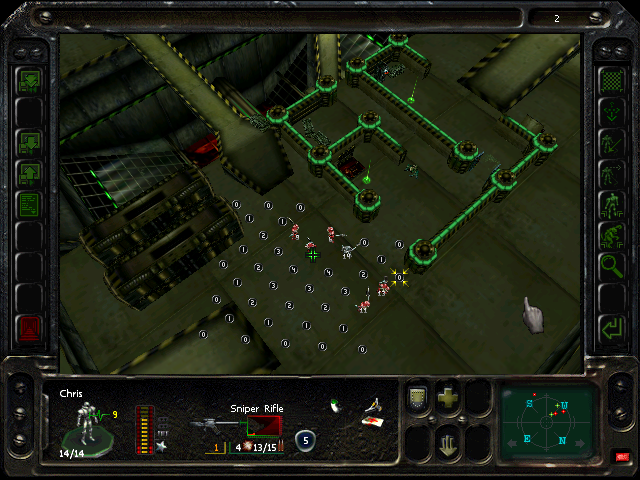Open the compass minimap

click(x=549, y=421)
